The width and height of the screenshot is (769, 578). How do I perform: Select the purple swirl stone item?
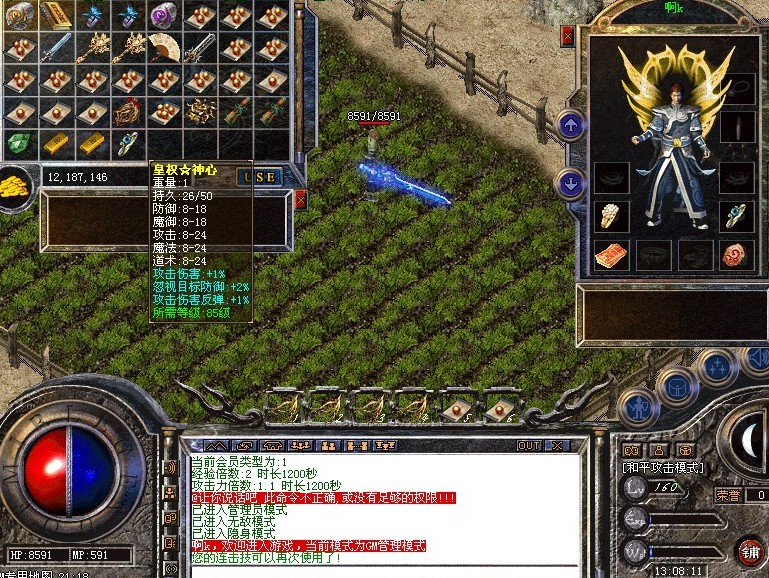click(x=162, y=14)
